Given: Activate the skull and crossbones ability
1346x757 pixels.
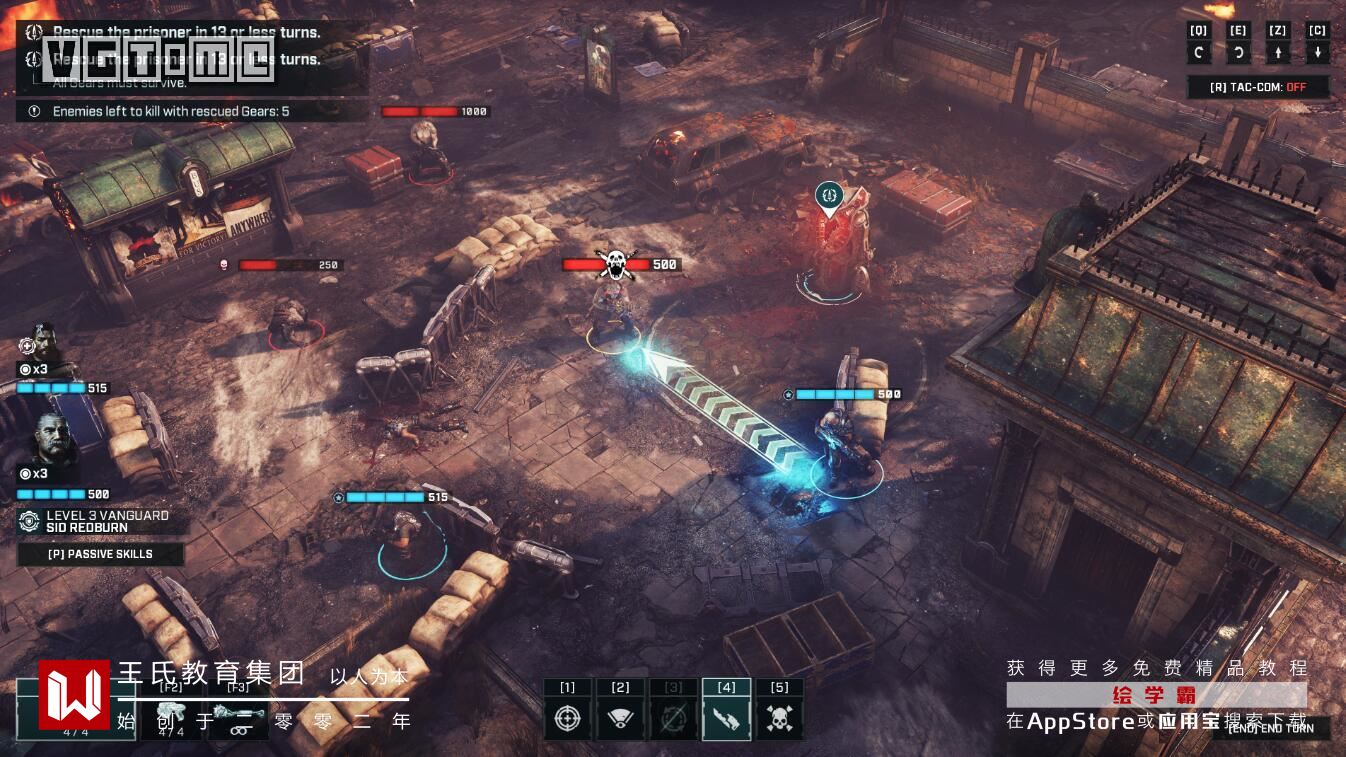Looking at the screenshot, I should [779, 718].
